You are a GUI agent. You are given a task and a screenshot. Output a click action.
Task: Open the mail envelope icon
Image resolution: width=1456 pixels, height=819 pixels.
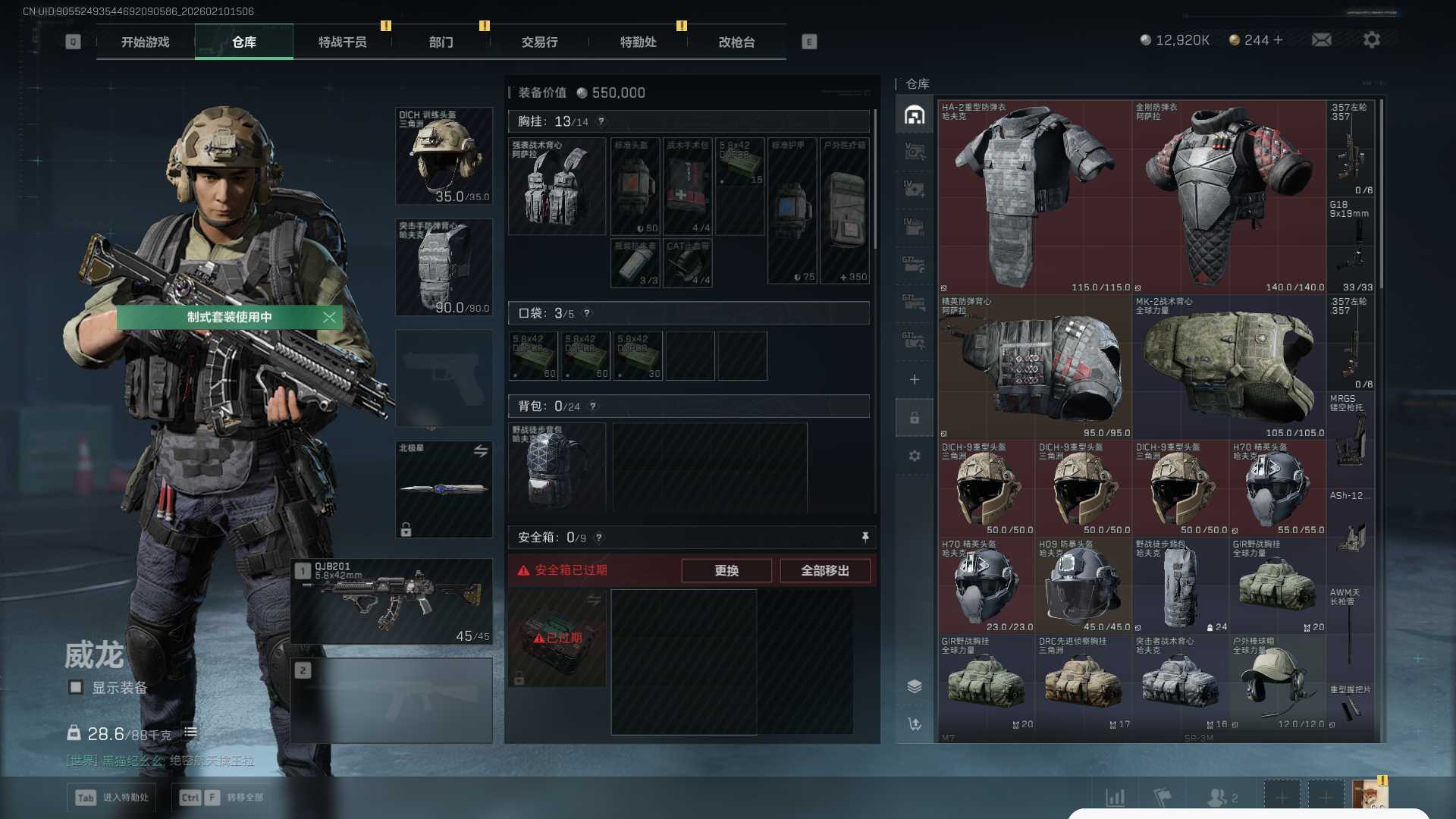click(x=1321, y=39)
